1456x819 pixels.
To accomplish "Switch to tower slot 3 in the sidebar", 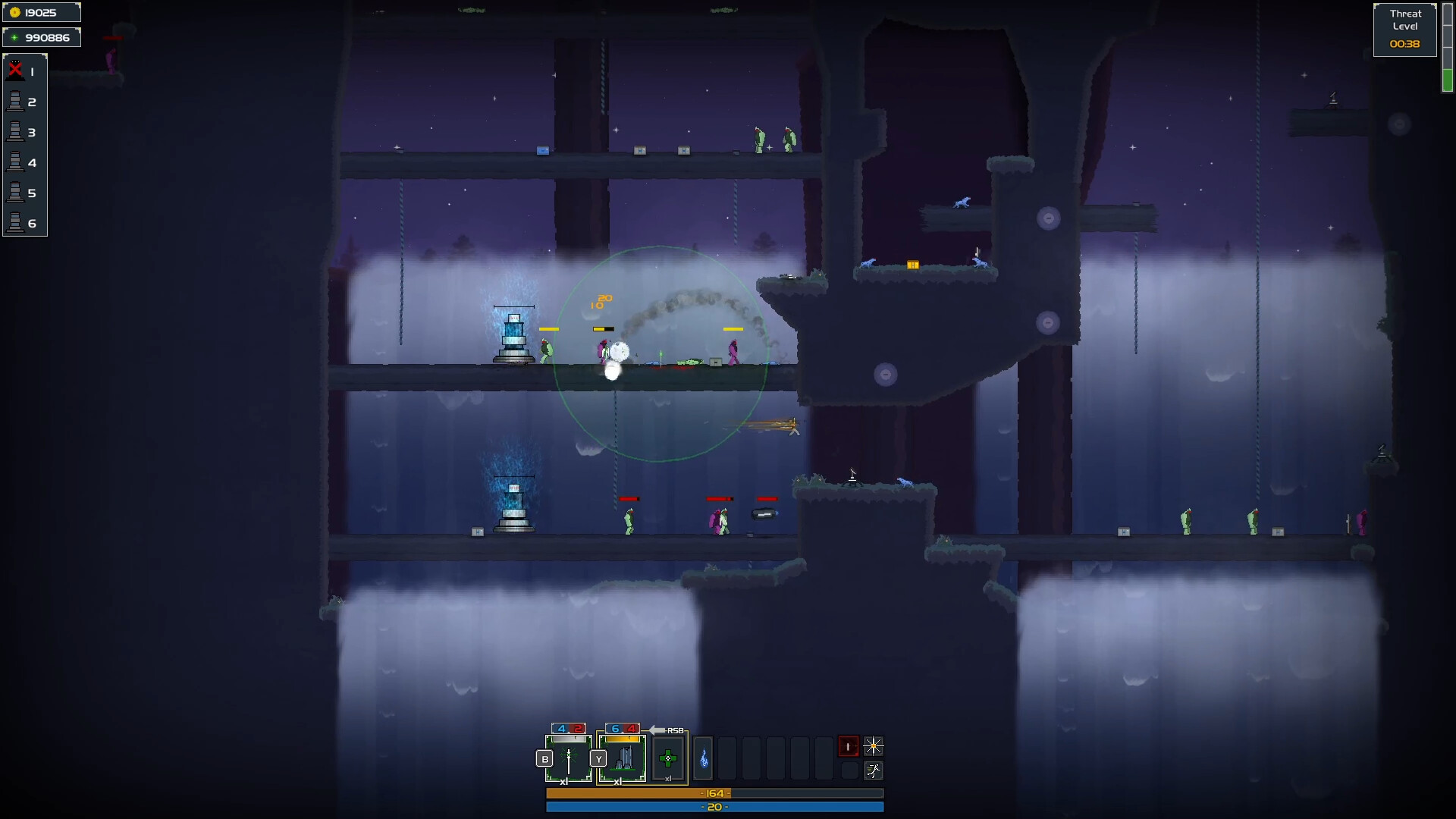I will 15,132.
